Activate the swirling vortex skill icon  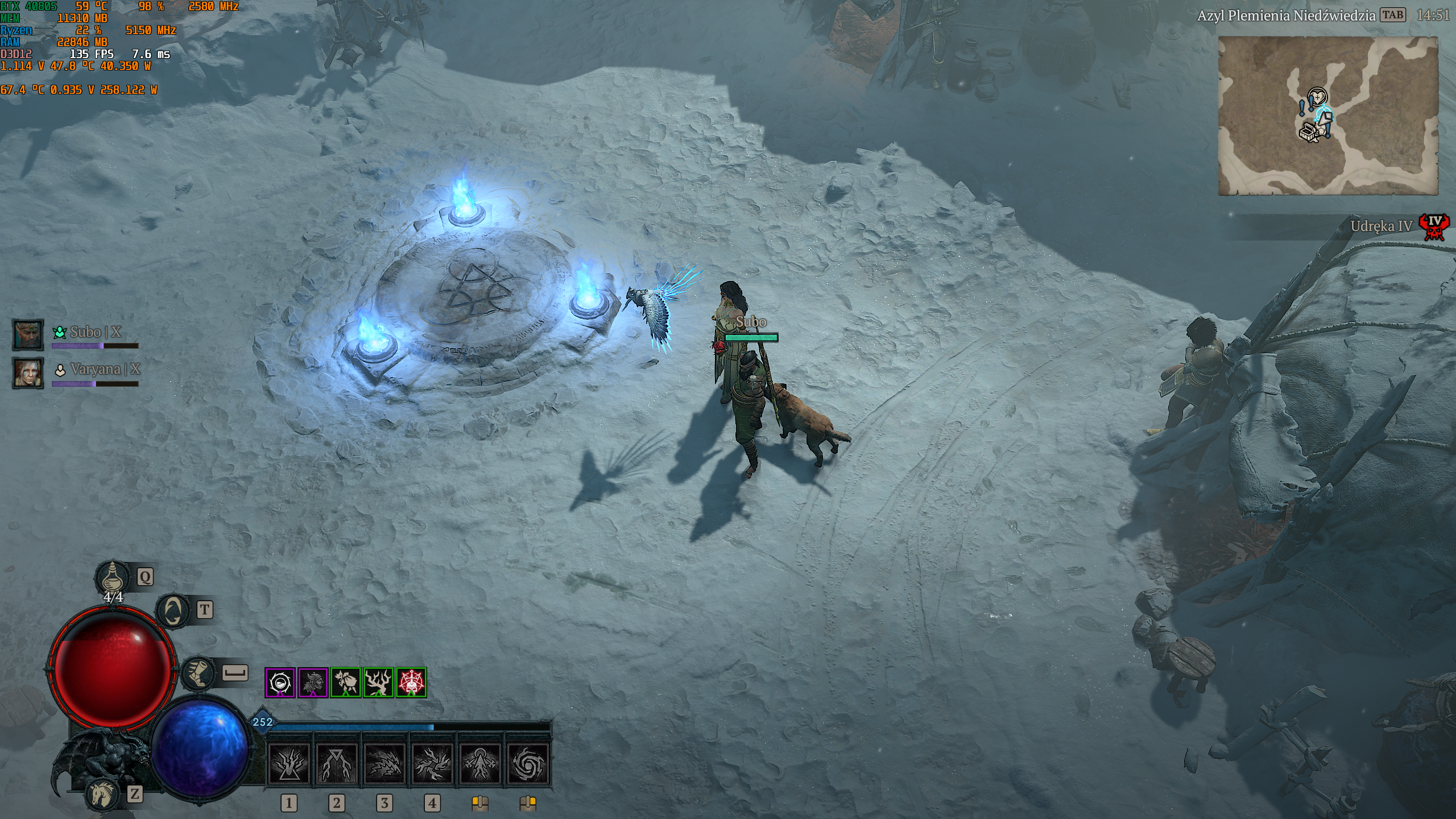coord(528,763)
